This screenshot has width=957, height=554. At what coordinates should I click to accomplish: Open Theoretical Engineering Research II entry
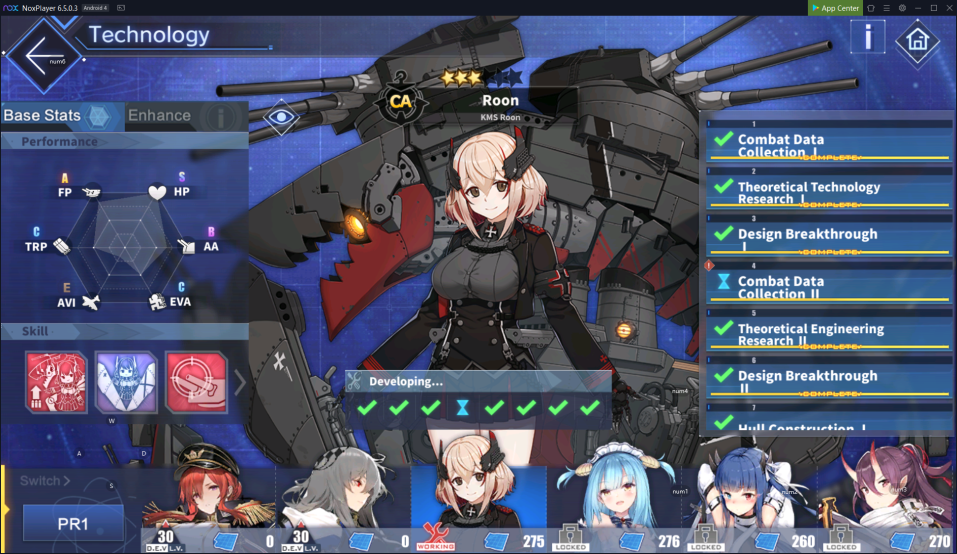pyautogui.click(x=830, y=334)
